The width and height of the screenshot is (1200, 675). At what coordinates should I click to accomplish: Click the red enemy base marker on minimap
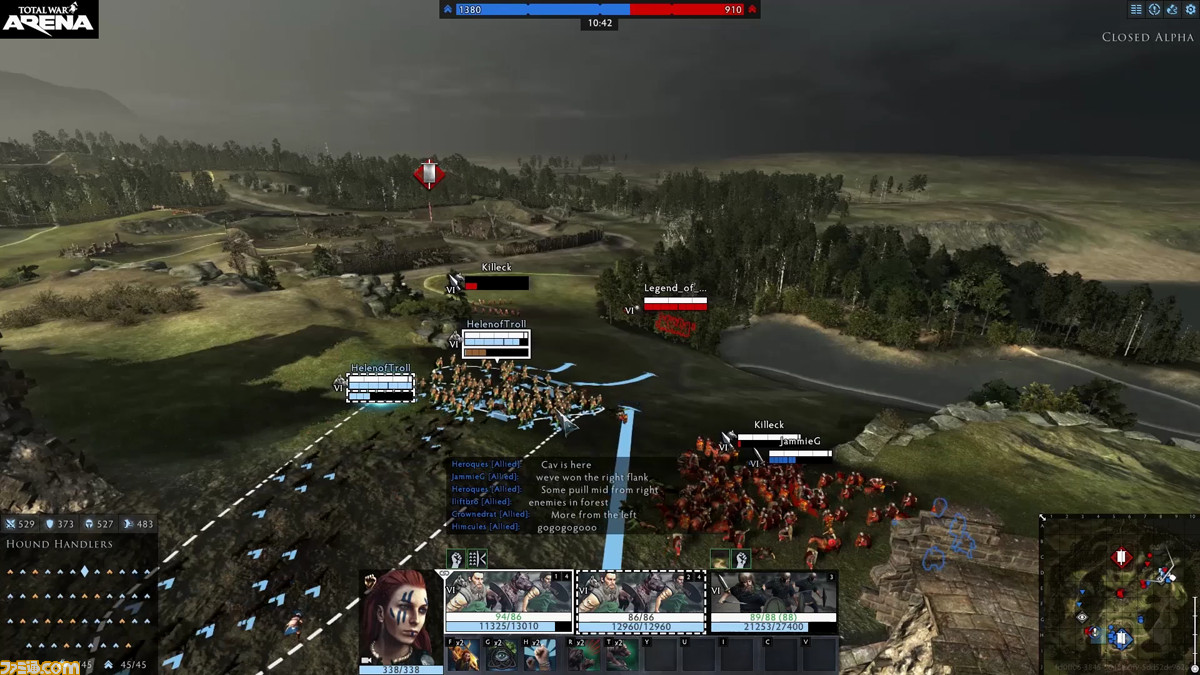click(x=1122, y=556)
